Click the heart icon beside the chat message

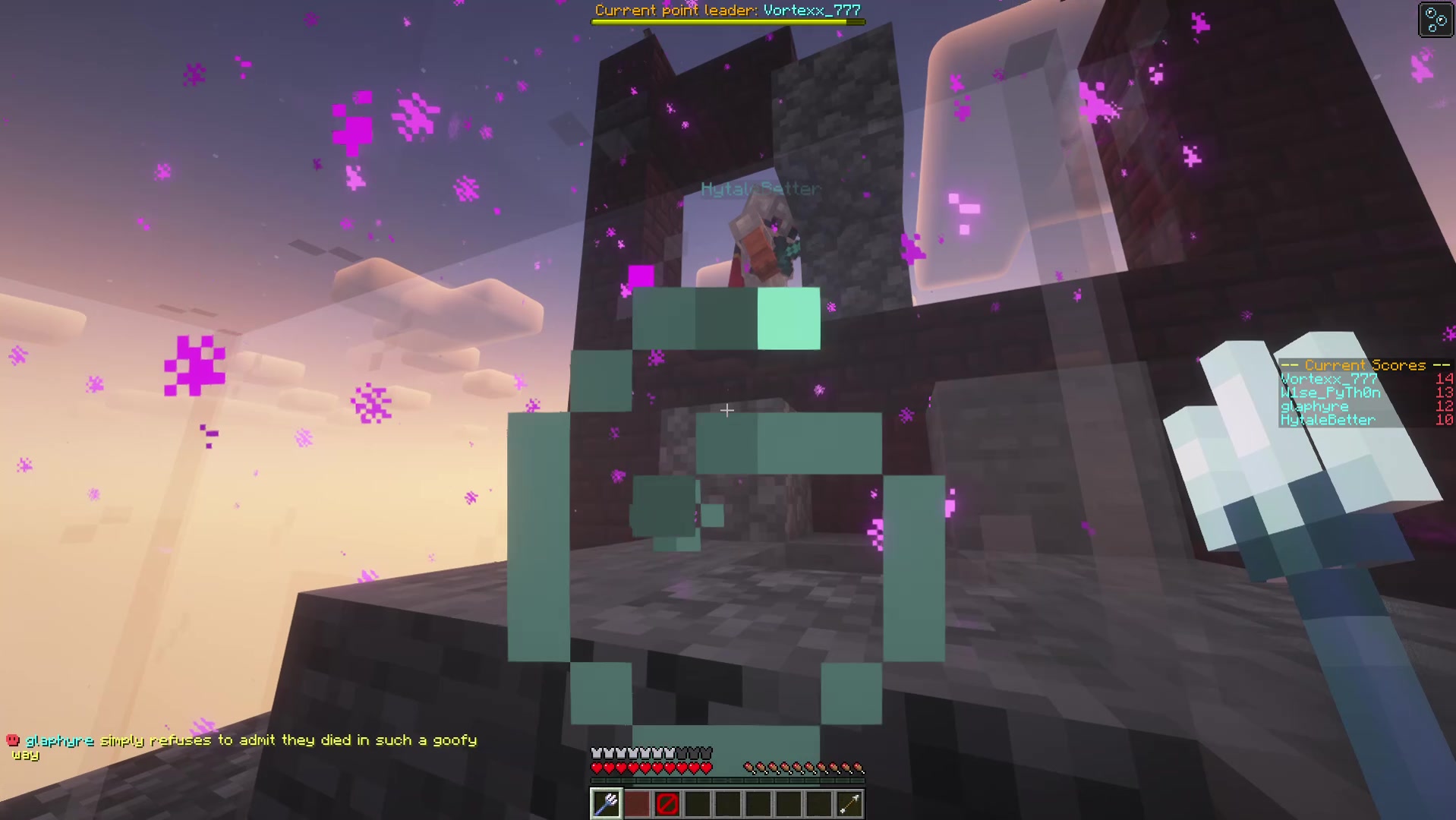[x=11, y=739]
